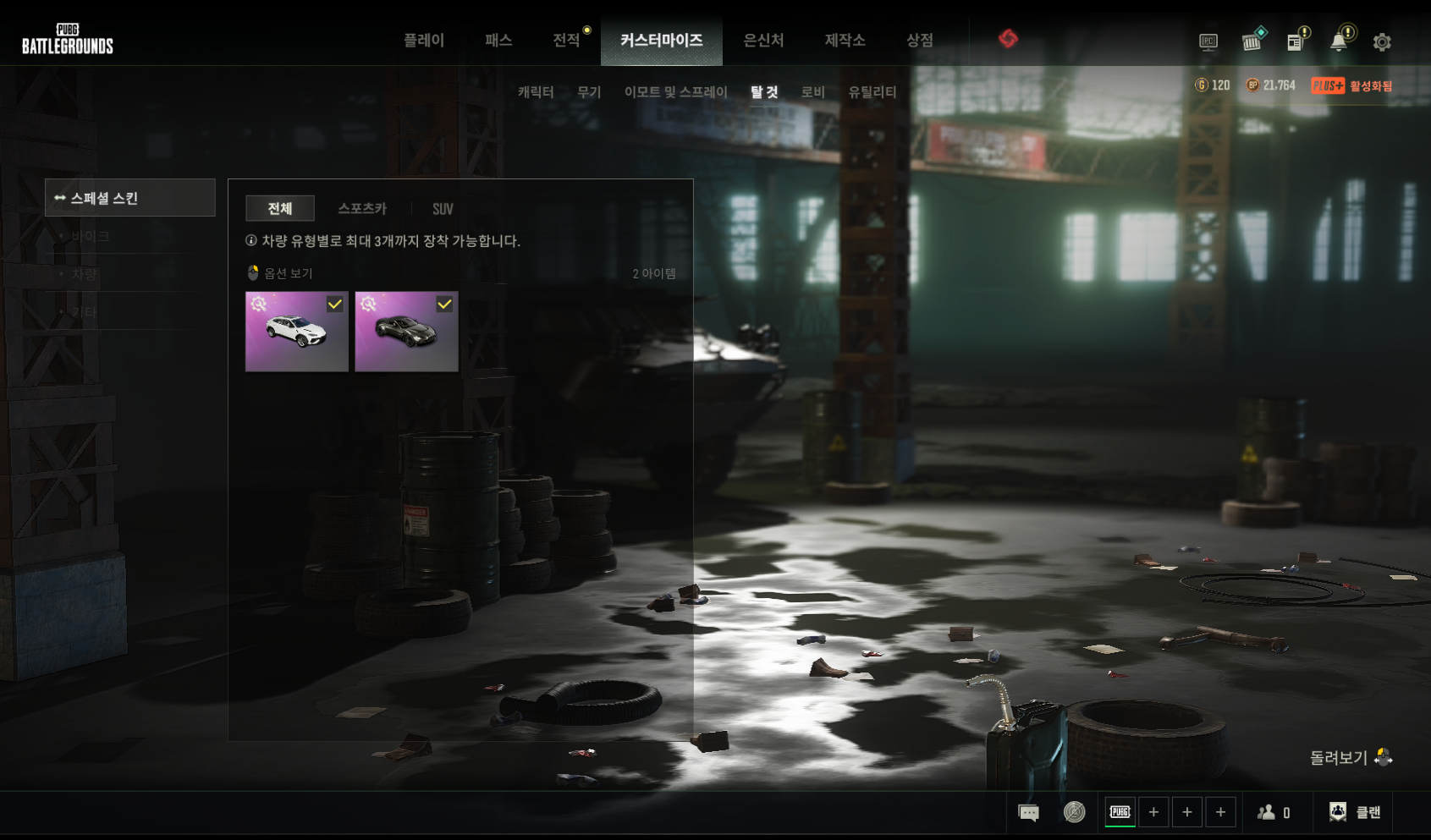The width and height of the screenshot is (1431, 840).
Task: Open the settings gear icon
Action: (1382, 42)
